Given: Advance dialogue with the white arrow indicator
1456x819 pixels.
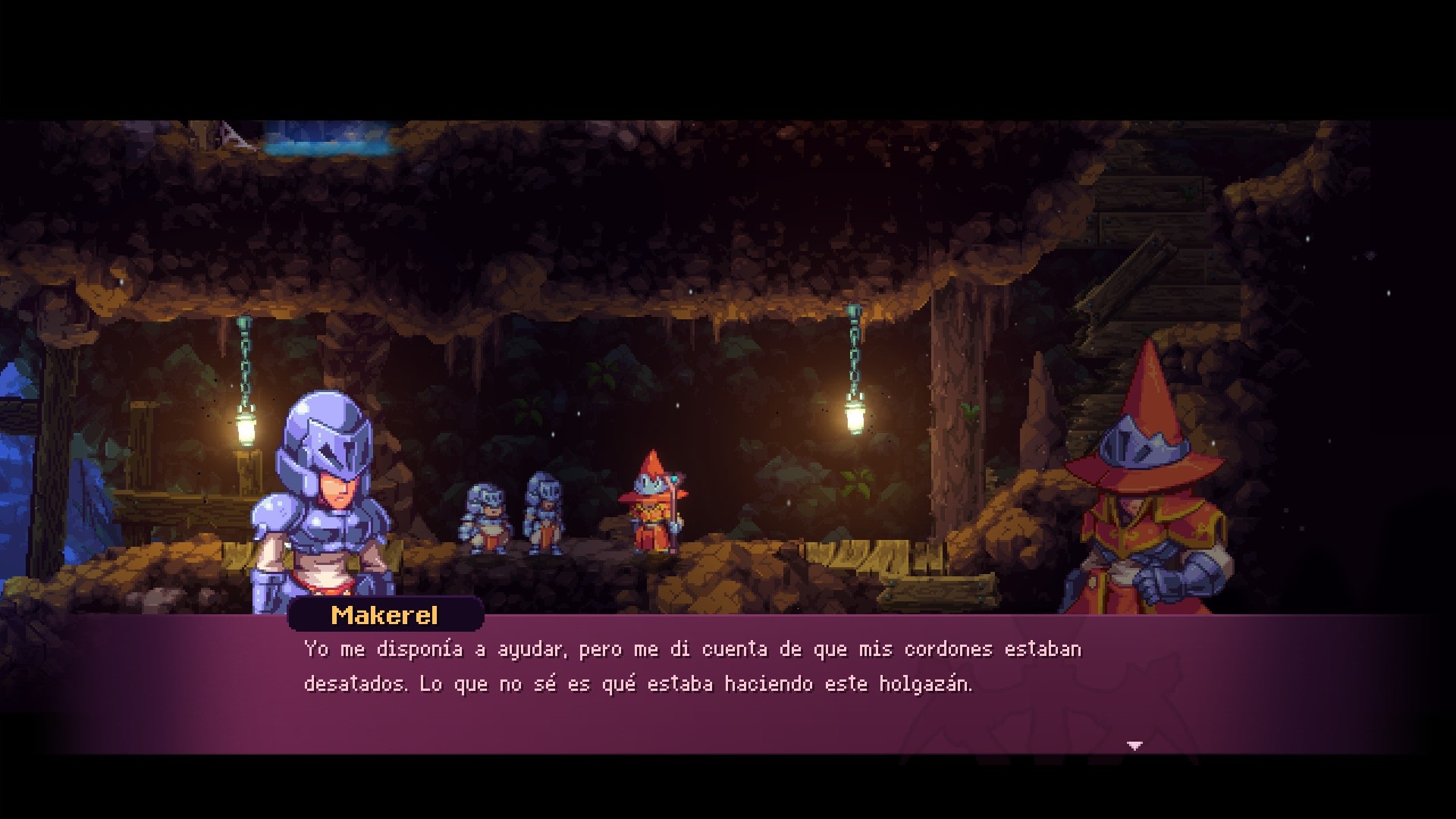Looking at the screenshot, I should pyautogui.click(x=1134, y=746).
